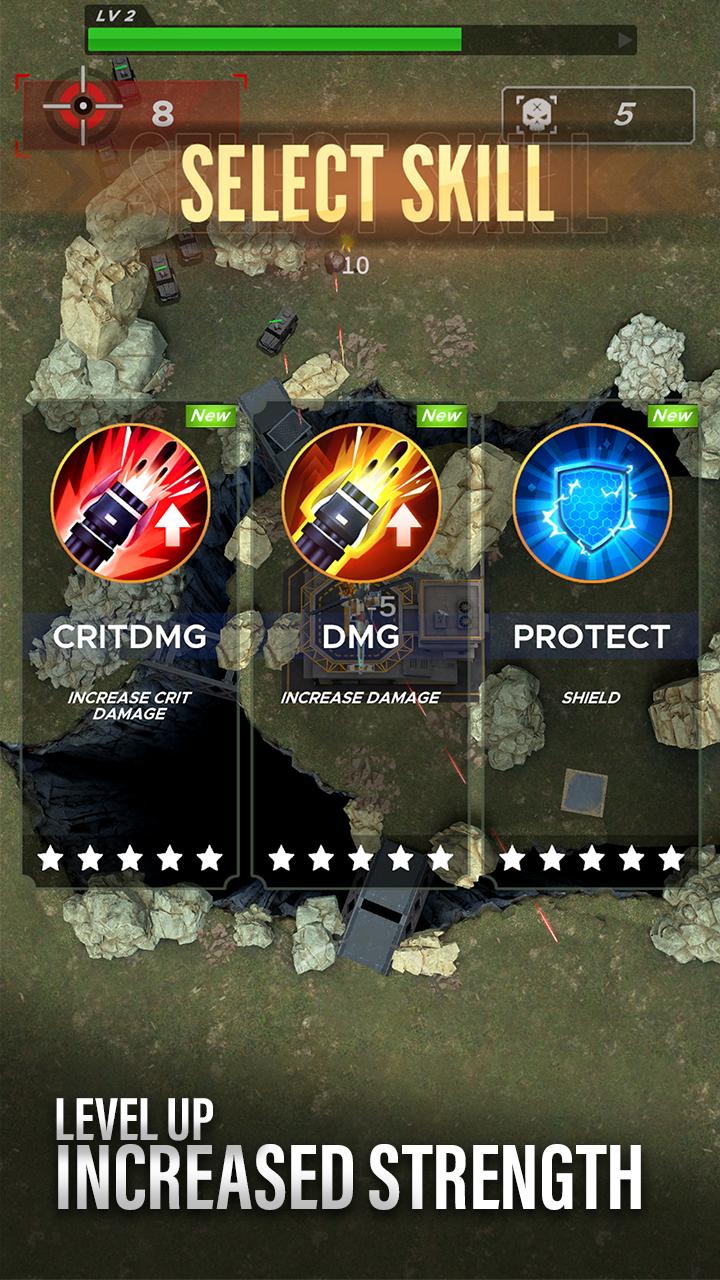
Task: Pick the PROTECT shield skill card
Action: (591, 640)
